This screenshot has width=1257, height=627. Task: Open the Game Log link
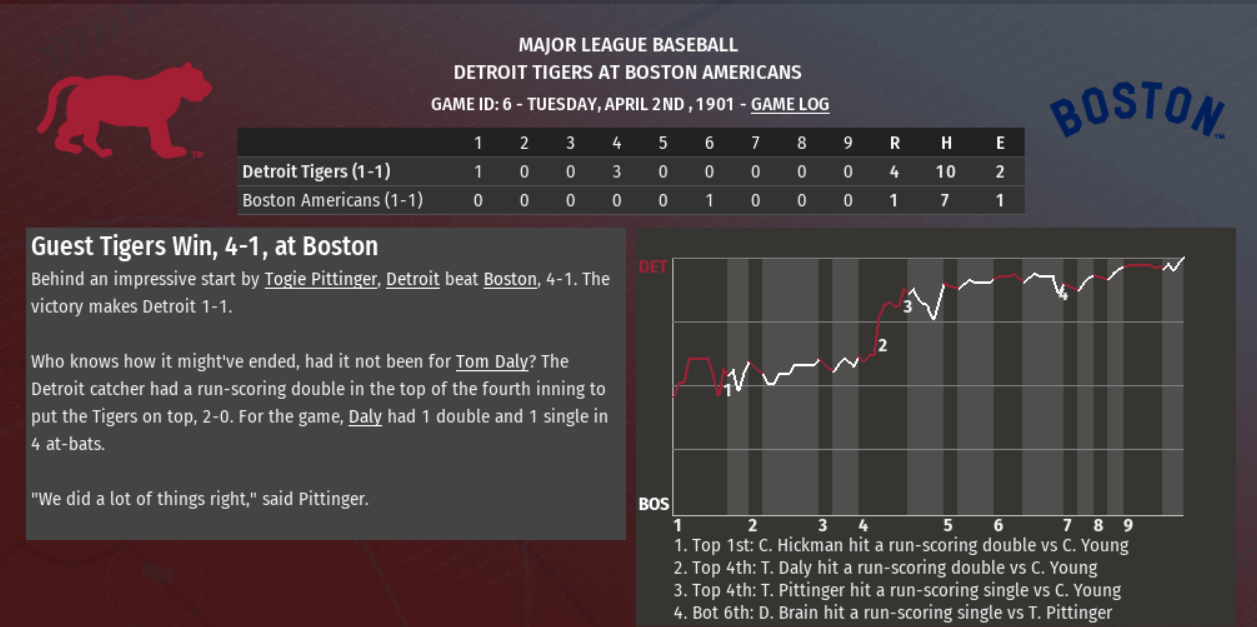[x=789, y=104]
